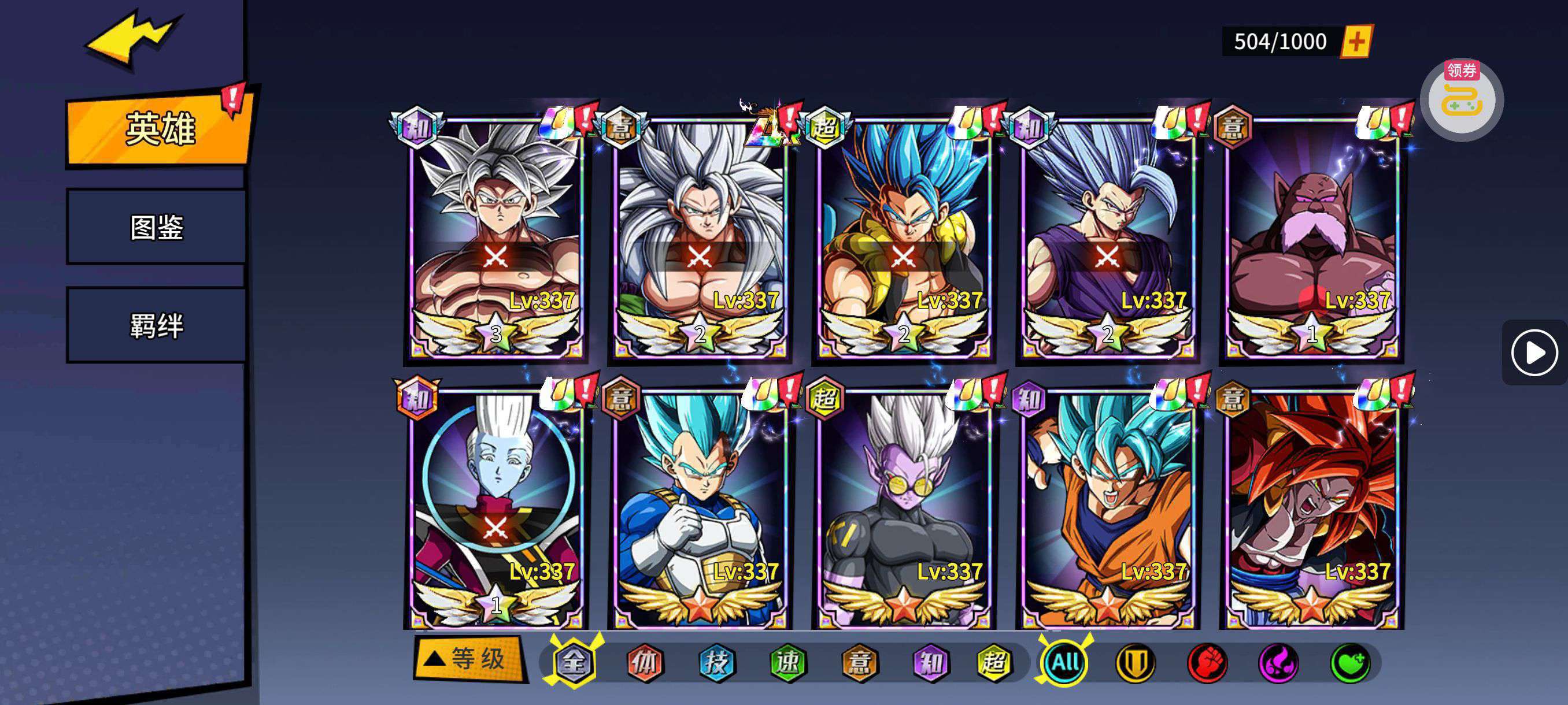The height and width of the screenshot is (705, 1568).
Task: Filter heroes by yellow 超 type
Action: (994, 662)
